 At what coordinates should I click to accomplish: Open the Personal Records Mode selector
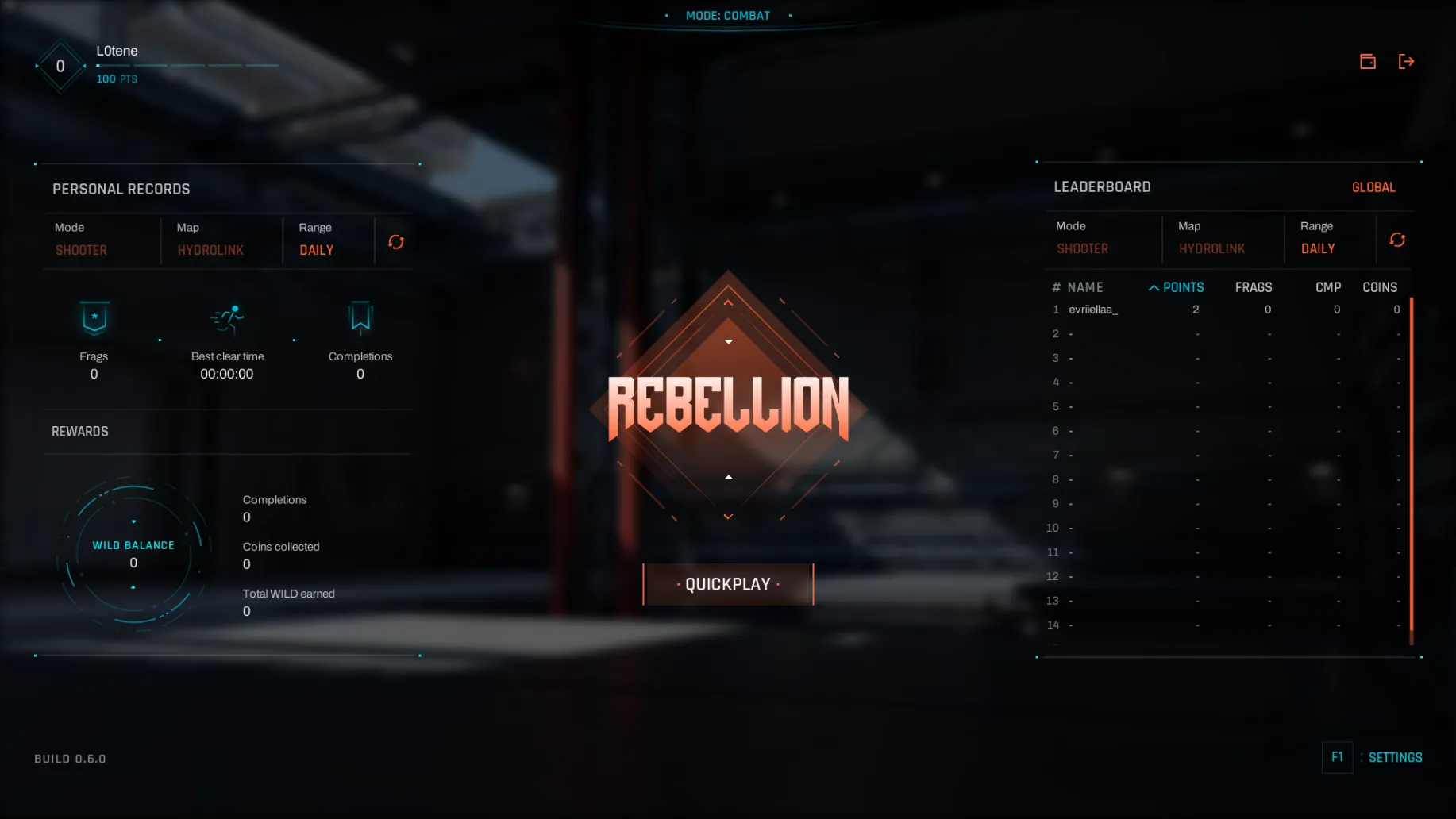point(81,250)
